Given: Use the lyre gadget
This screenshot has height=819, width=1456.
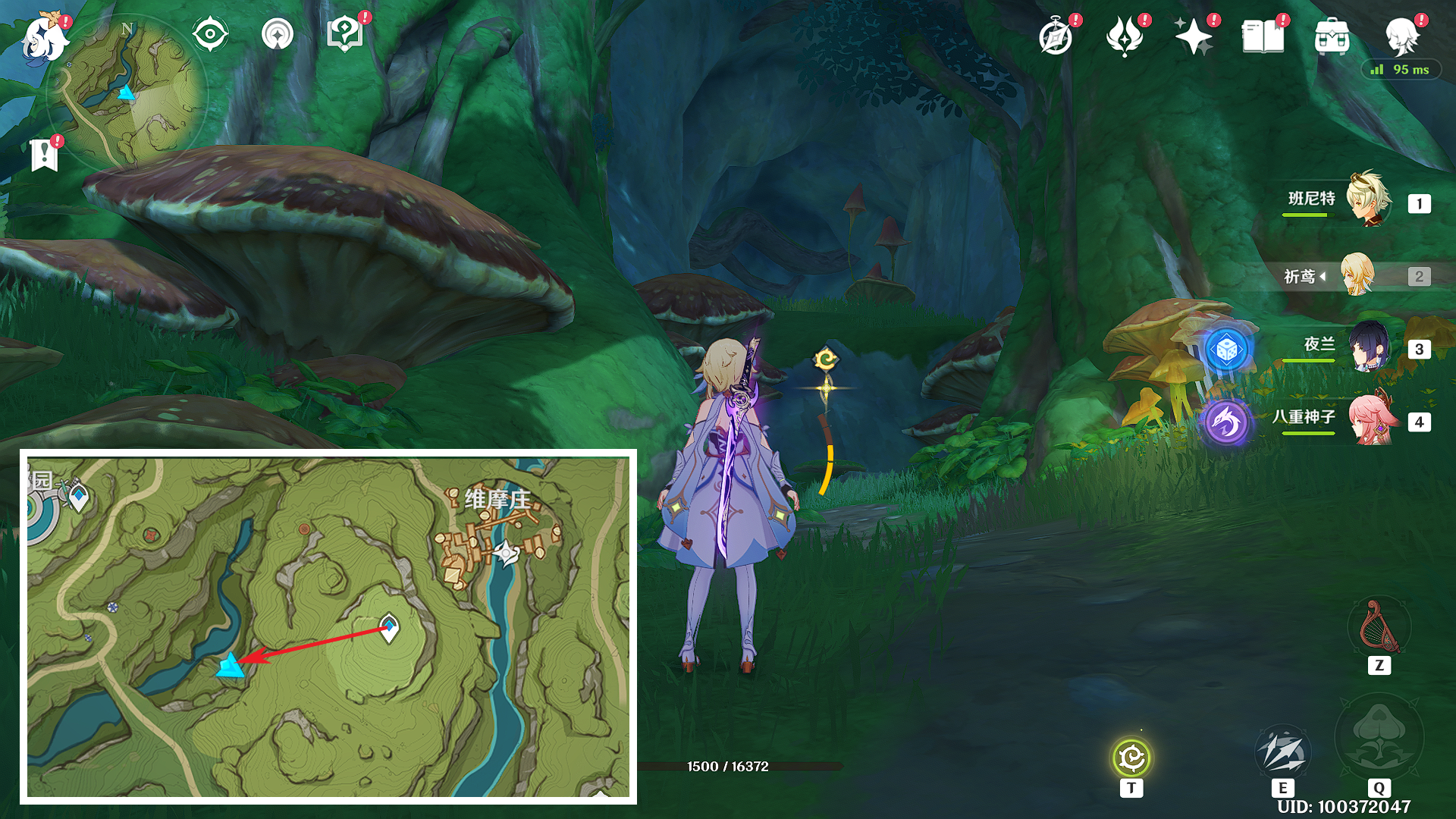Looking at the screenshot, I should click(1379, 628).
